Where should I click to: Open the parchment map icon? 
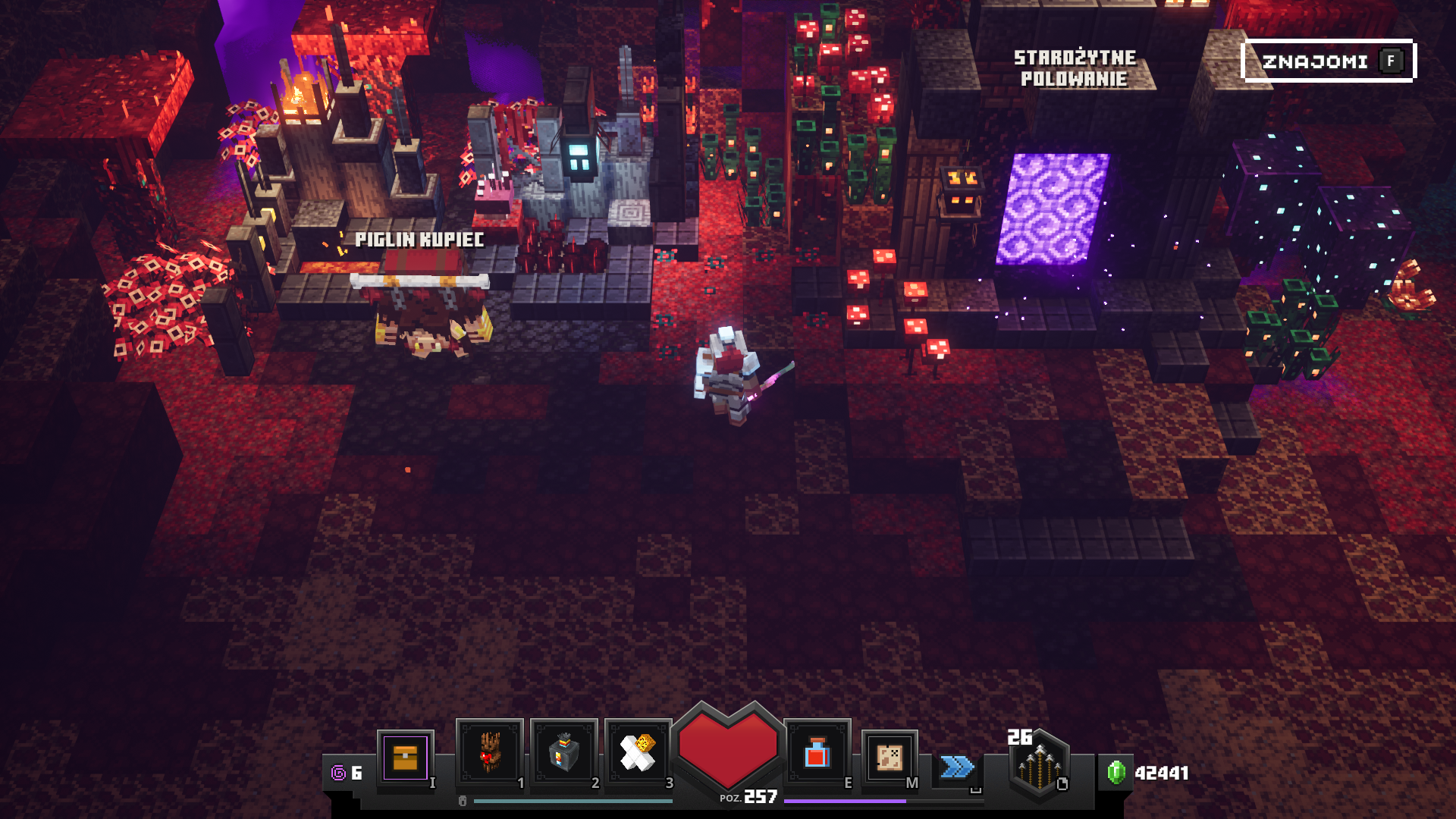(889, 756)
